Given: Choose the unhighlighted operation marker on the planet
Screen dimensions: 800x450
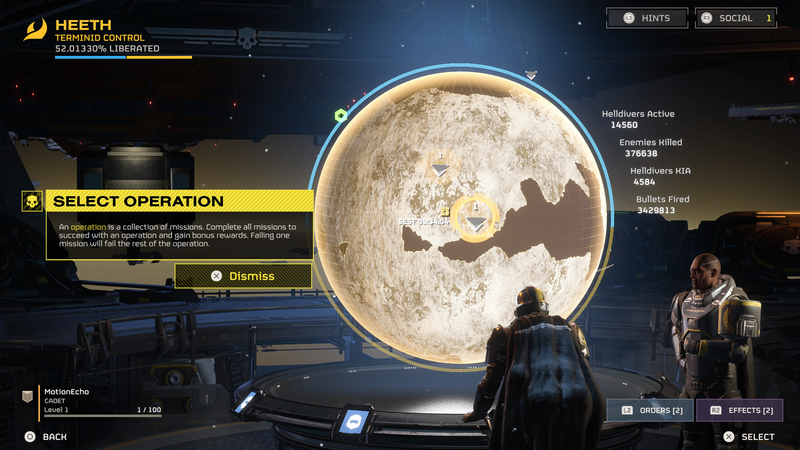Looking at the screenshot, I should click(440, 168).
